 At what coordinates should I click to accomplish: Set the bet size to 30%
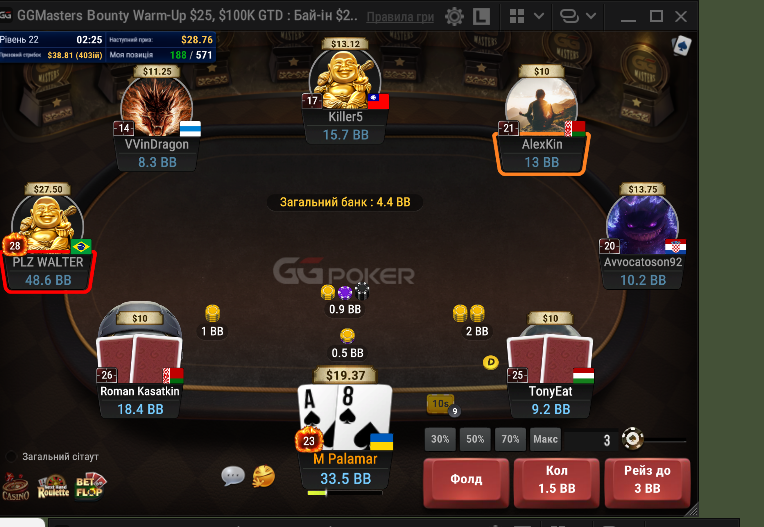(x=439, y=439)
